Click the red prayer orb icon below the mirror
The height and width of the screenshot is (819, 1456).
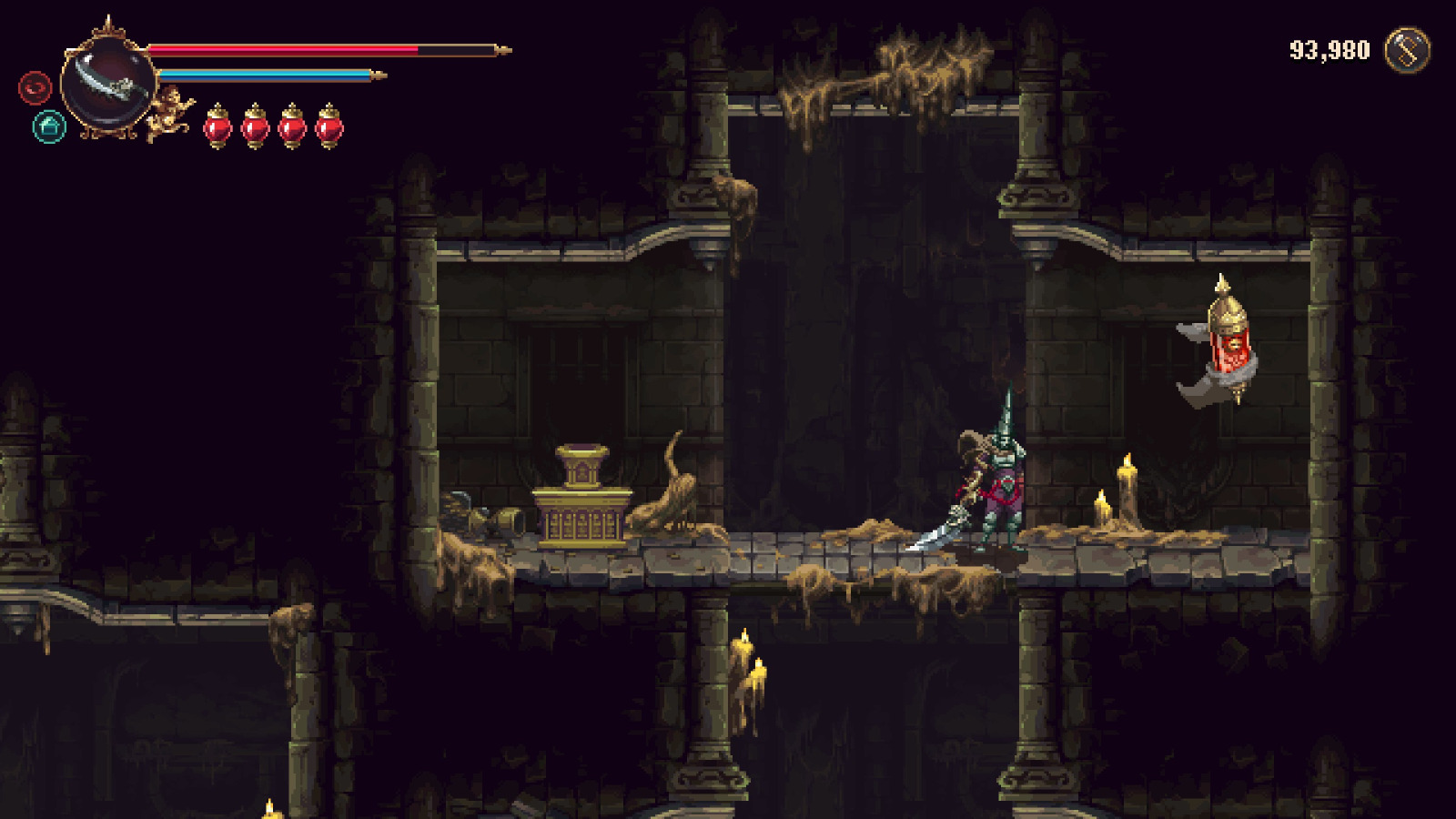(x=34, y=88)
